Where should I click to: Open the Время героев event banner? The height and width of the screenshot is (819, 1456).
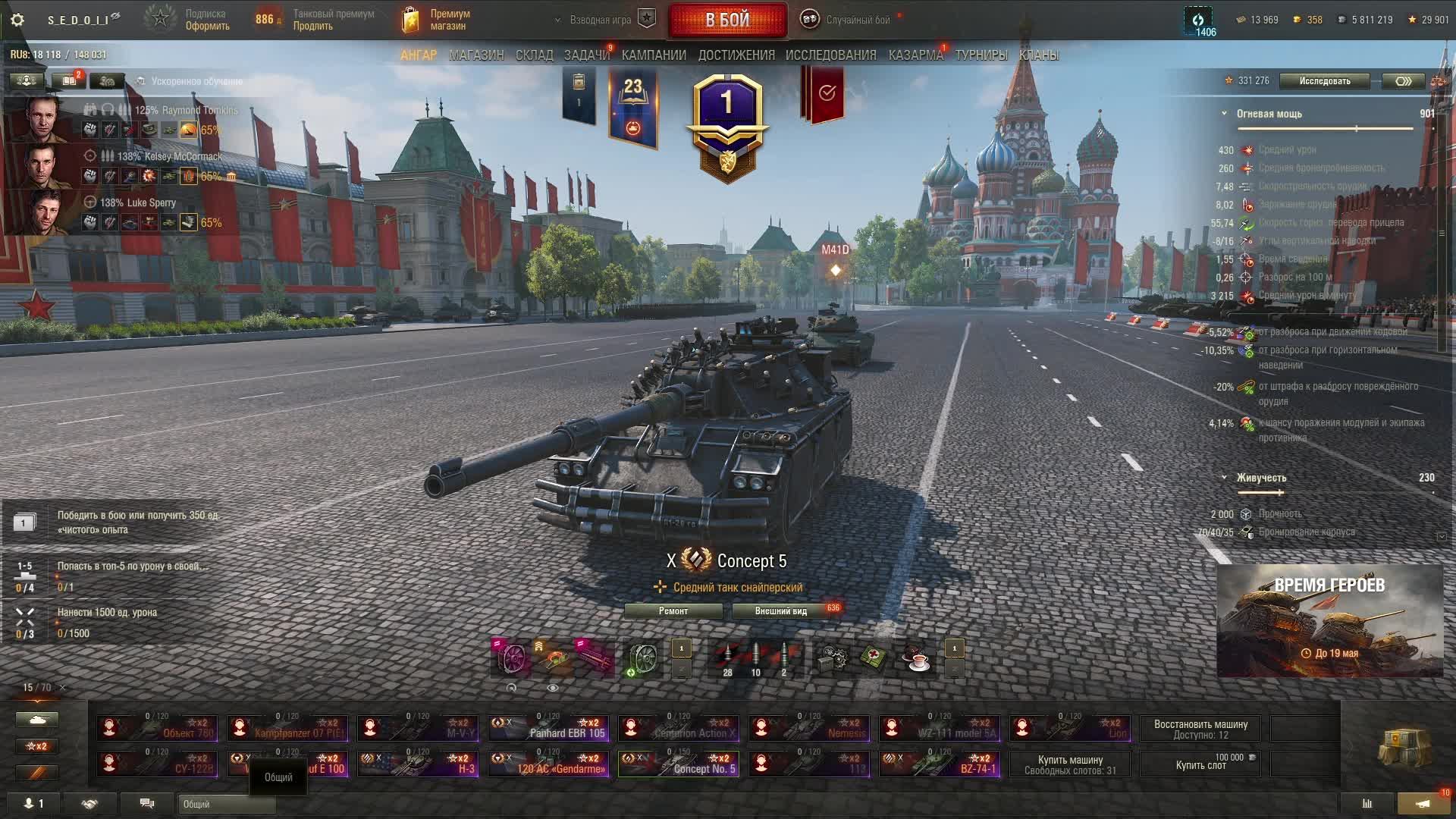[1329, 620]
